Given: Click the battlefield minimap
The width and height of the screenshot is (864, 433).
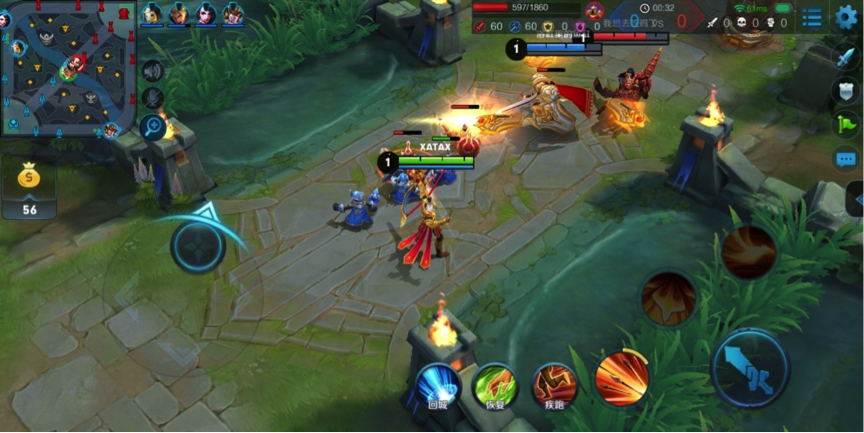Looking at the screenshot, I should 66,69.
